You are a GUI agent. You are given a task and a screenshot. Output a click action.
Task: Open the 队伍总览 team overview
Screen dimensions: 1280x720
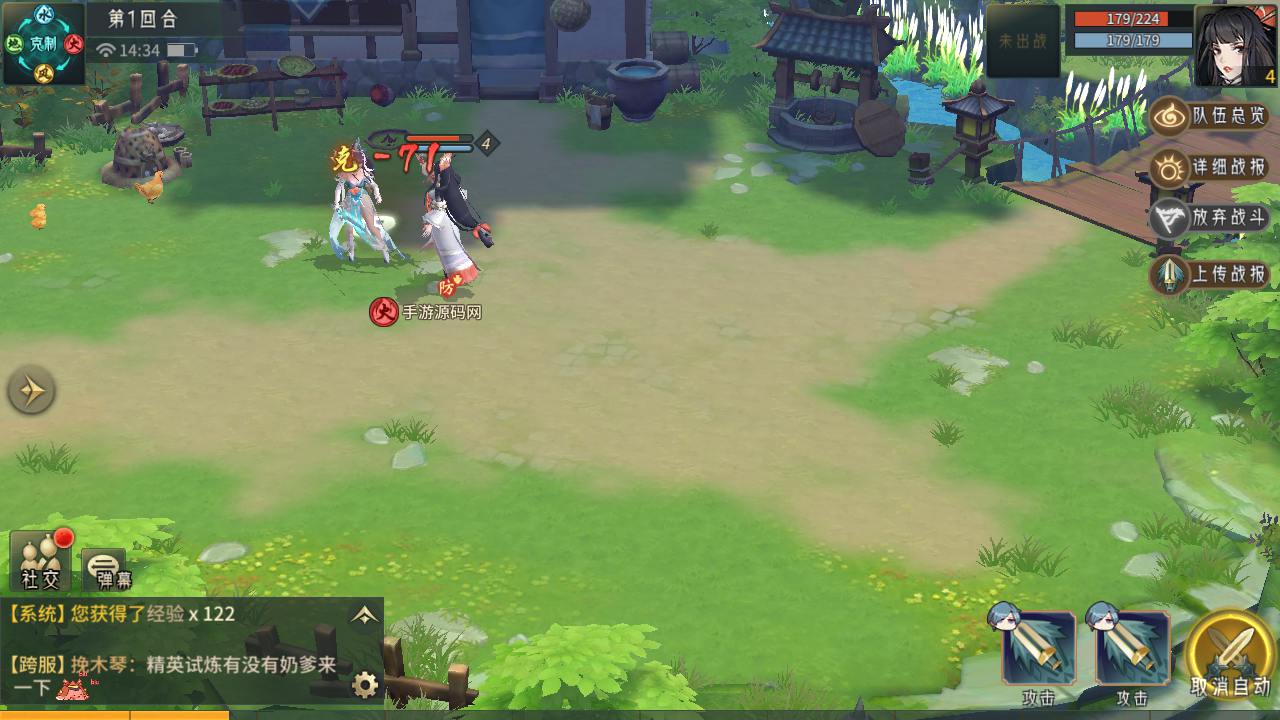1210,117
